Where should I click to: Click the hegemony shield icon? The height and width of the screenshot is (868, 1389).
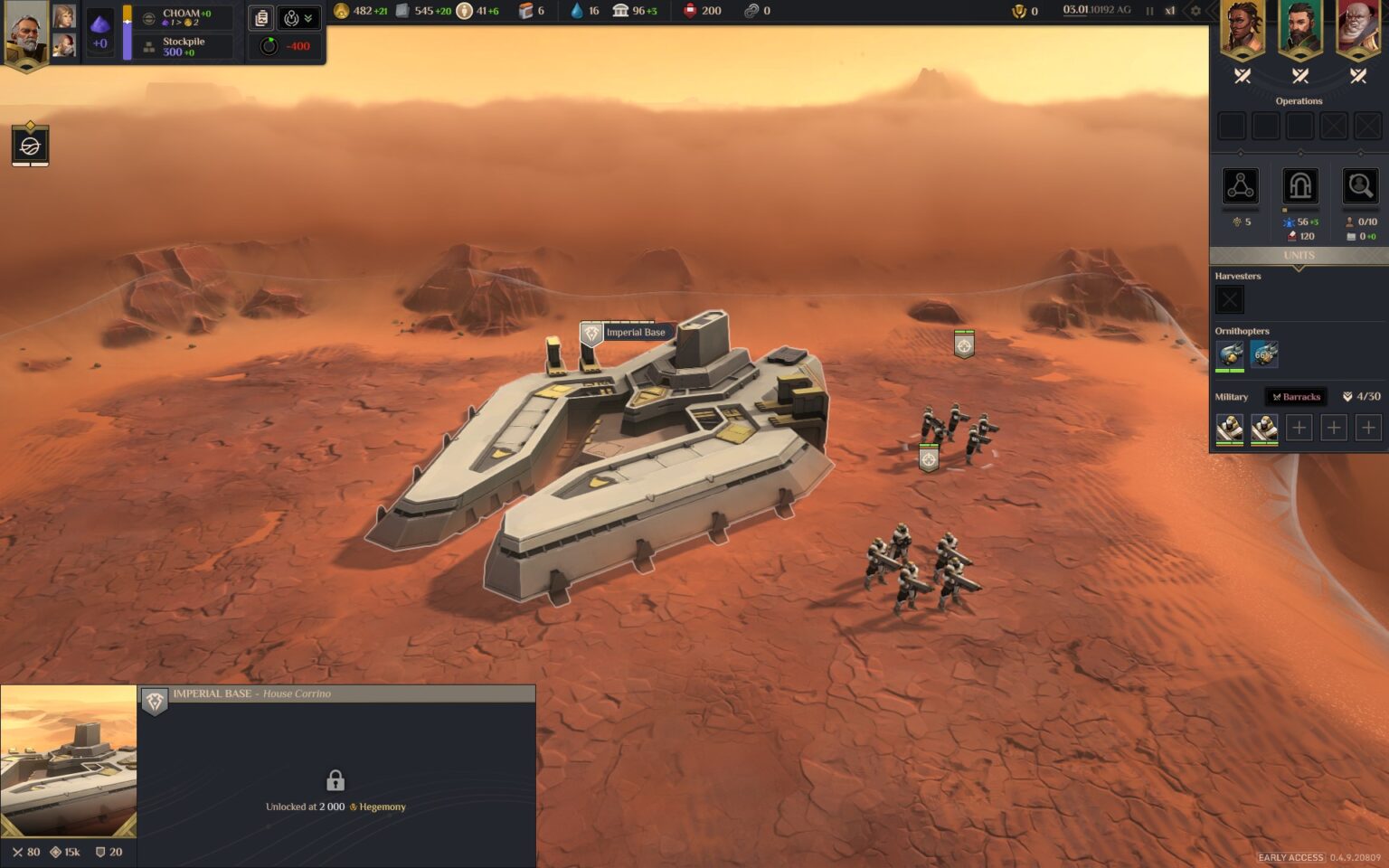click(1018, 12)
